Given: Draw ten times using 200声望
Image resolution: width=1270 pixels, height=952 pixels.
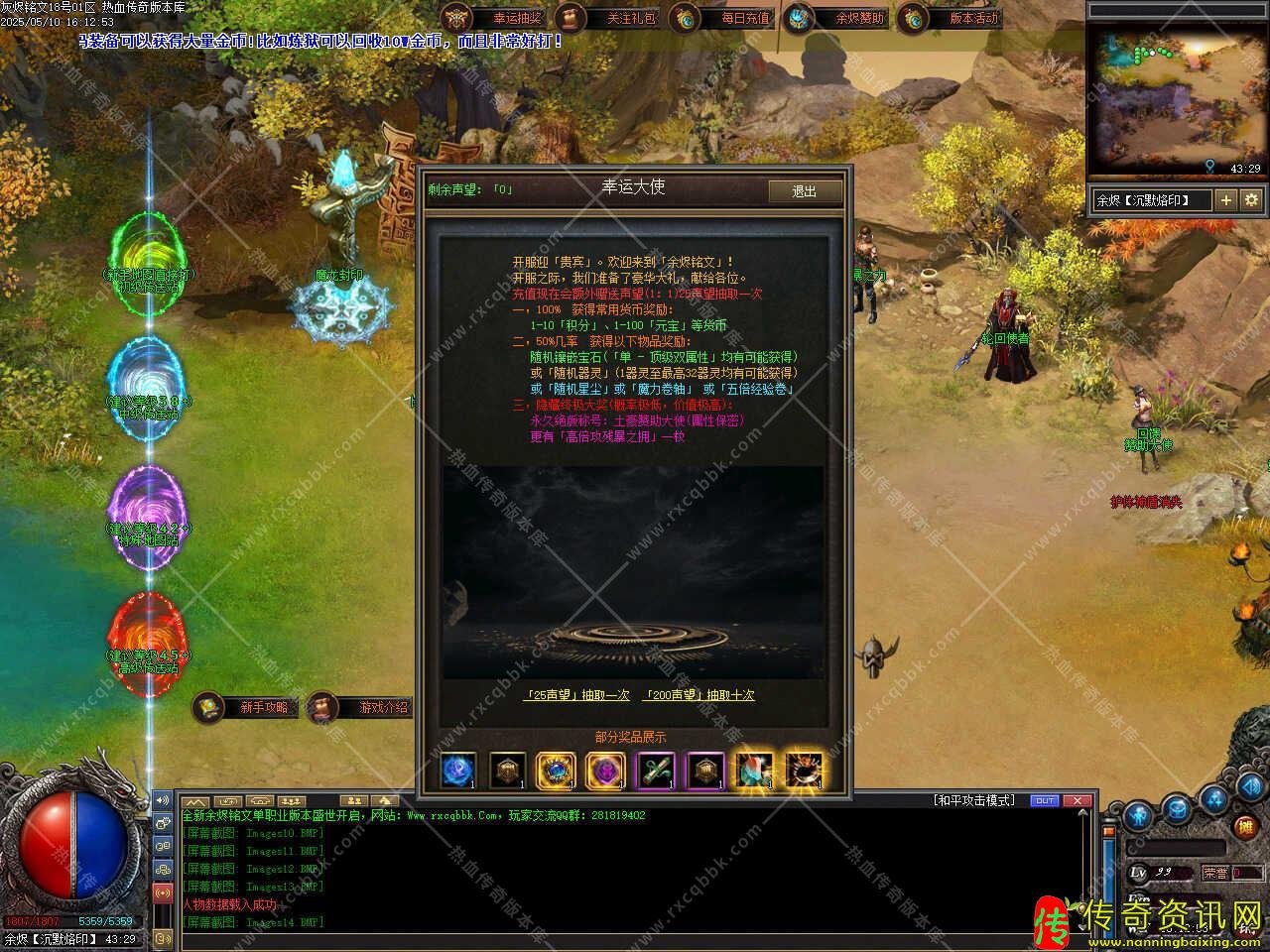Looking at the screenshot, I should point(698,695).
